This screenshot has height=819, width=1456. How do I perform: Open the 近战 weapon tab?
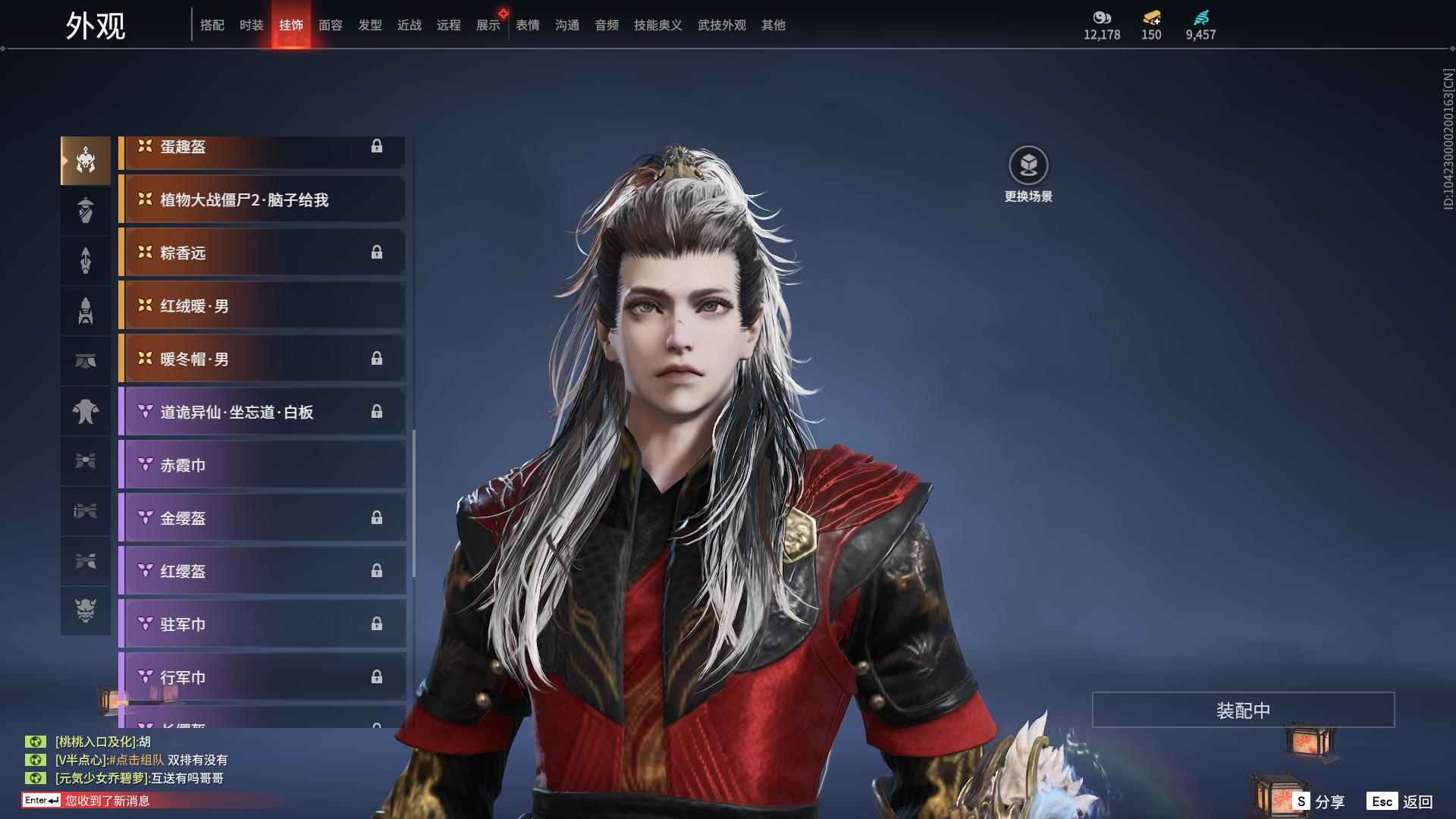tap(409, 25)
